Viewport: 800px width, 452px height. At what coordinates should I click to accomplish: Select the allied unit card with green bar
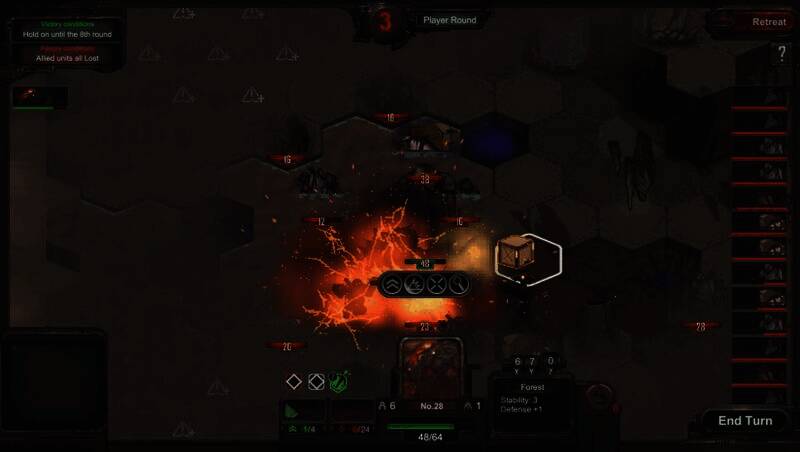pos(40,98)
